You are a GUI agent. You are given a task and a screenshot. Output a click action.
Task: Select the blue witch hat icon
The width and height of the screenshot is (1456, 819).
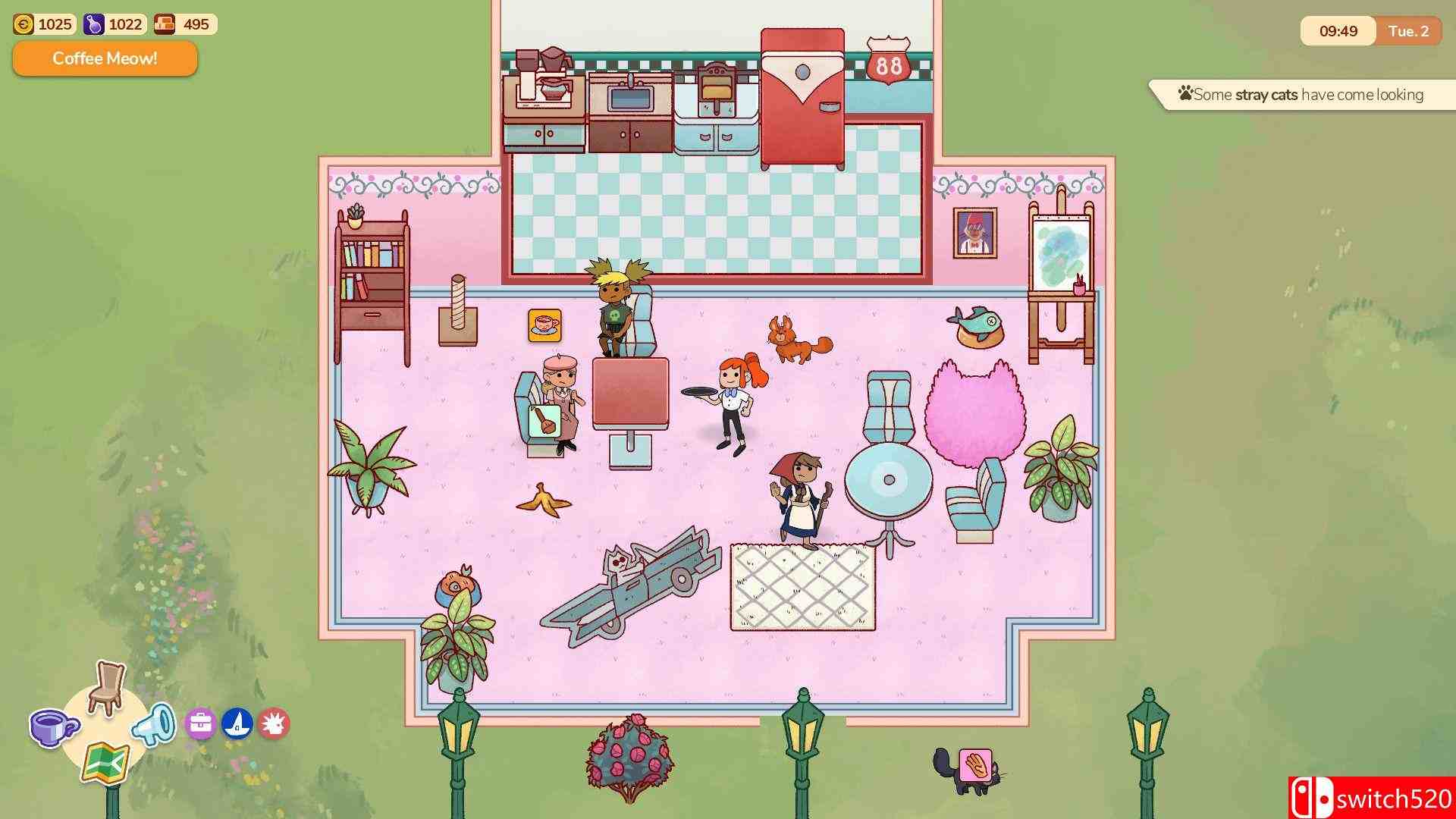(x=238, y=723)
